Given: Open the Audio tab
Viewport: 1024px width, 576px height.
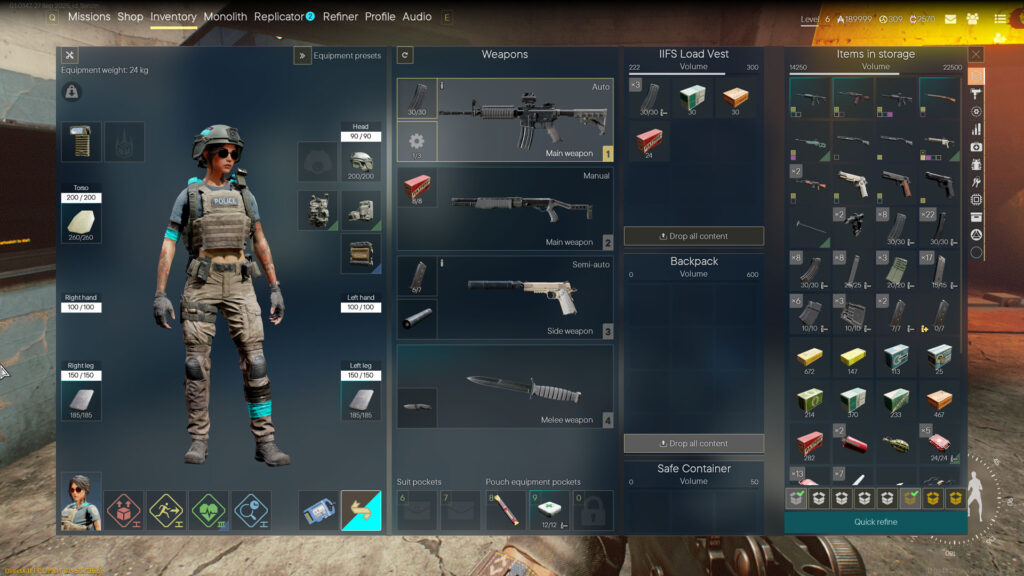Looking at the screenshot, I should tap(417, 17).
